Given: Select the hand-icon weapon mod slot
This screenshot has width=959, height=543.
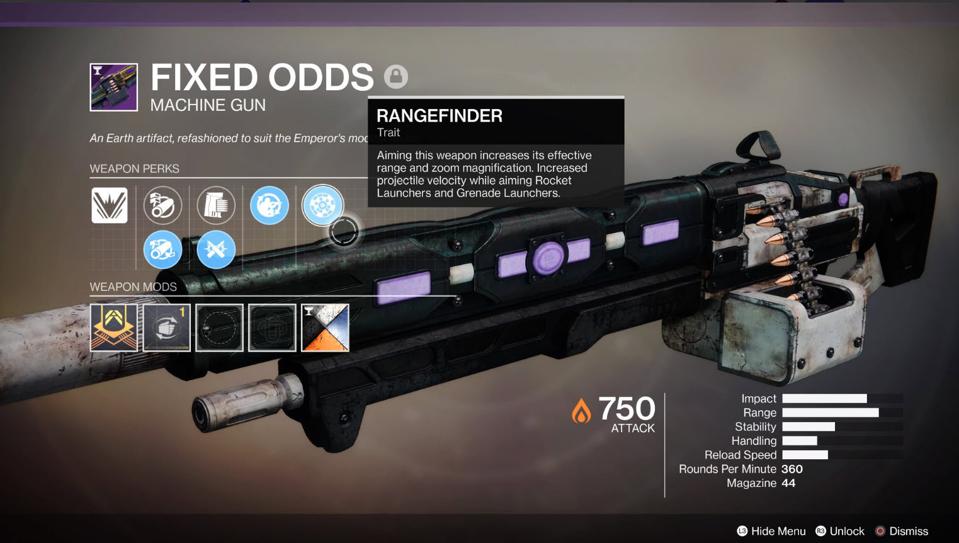Looking at the screenshot, I should coord(167,327).
